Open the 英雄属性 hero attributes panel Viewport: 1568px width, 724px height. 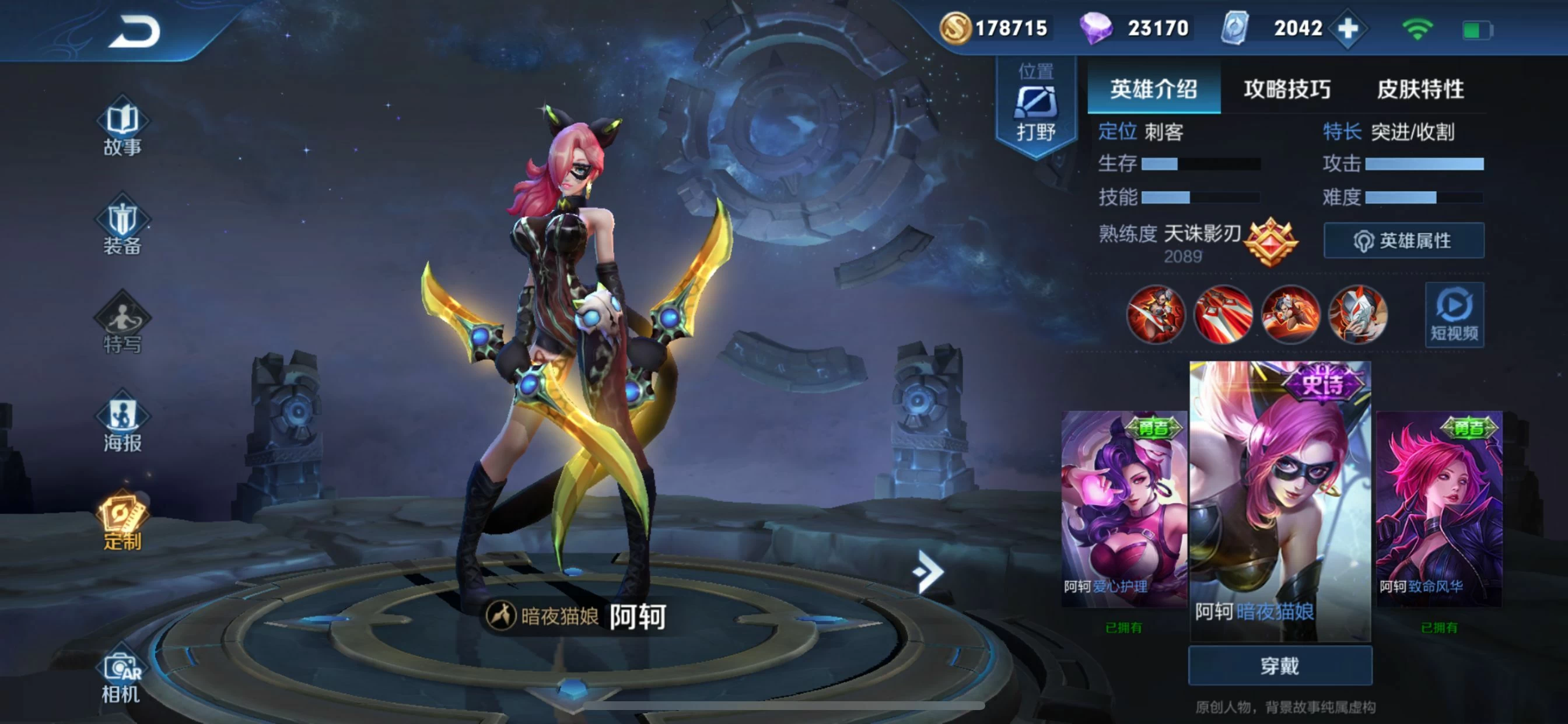[1403, 241]
